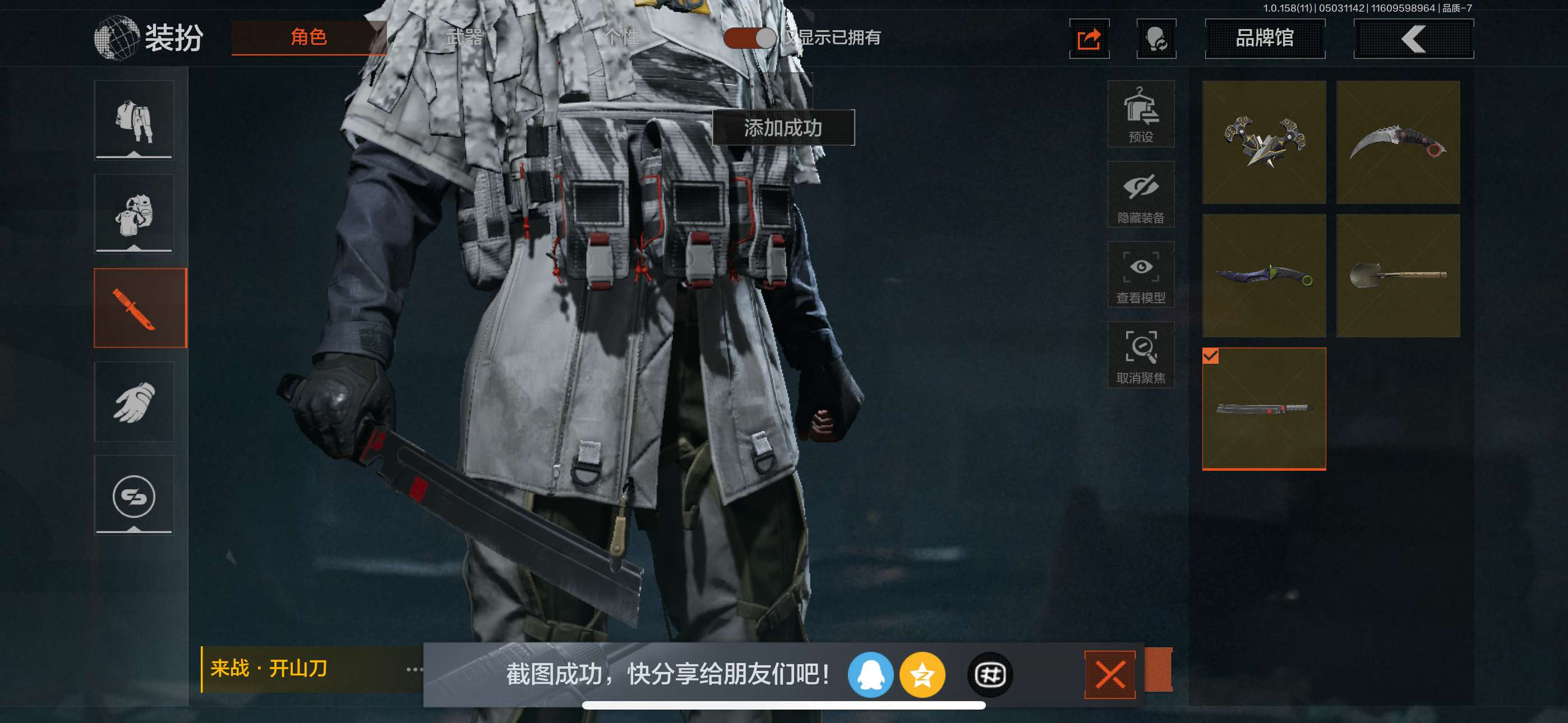1568x723 pixels.
Task: Switch to the 角色 tab
Action: pos(308,38)
